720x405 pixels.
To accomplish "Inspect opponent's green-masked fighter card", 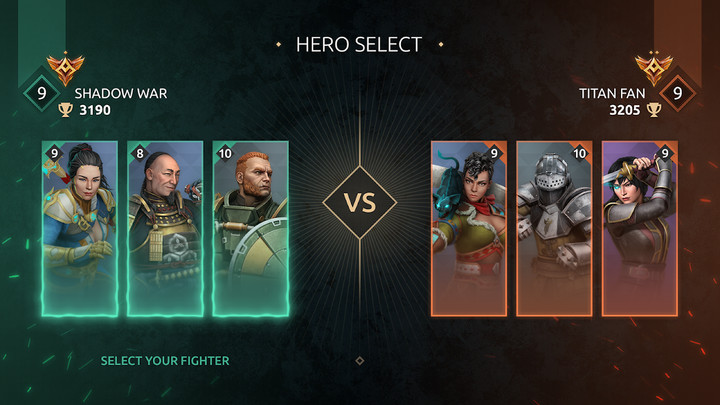I will click(x=469, y=228).
